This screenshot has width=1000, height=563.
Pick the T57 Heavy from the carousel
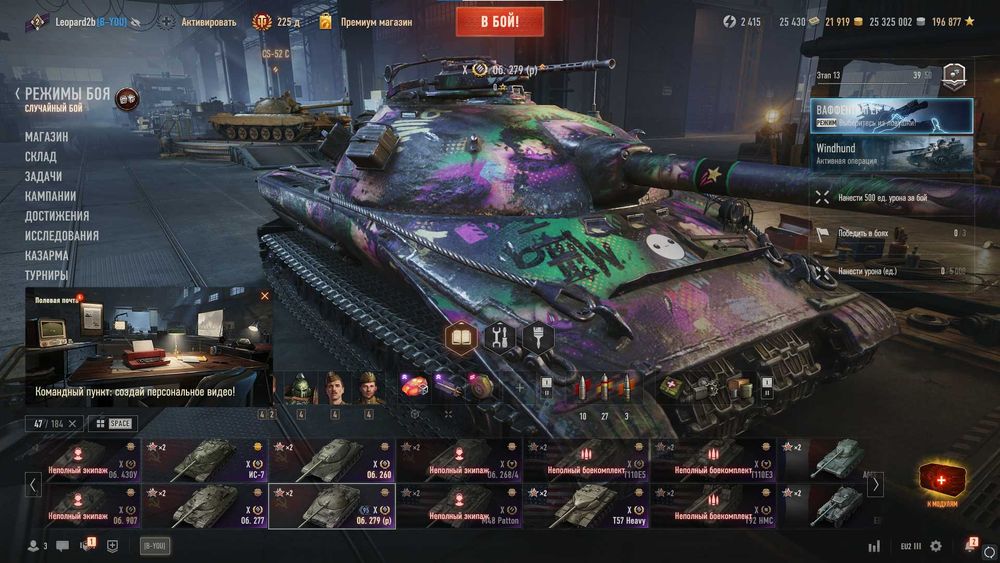[x=585, y=505]
